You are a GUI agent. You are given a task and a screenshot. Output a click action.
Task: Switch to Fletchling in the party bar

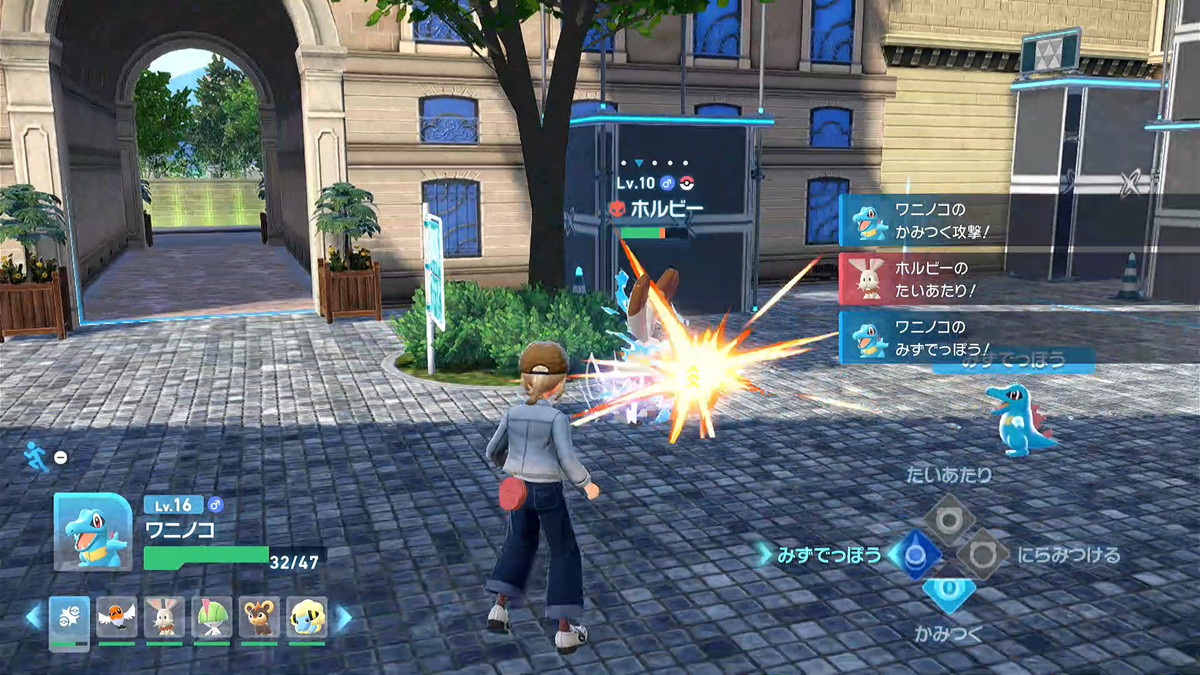(x=117, y=617)
